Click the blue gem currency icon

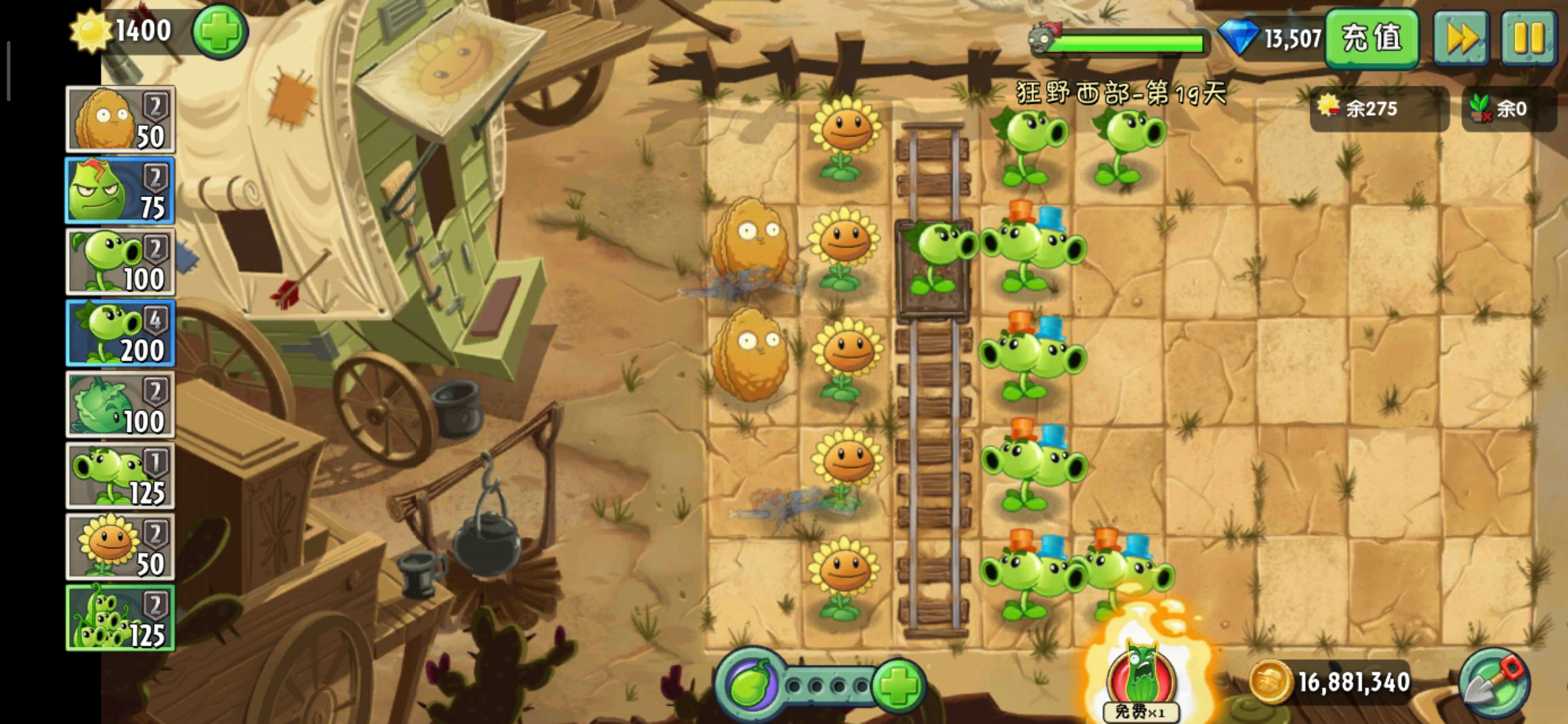click(1238, 37)
